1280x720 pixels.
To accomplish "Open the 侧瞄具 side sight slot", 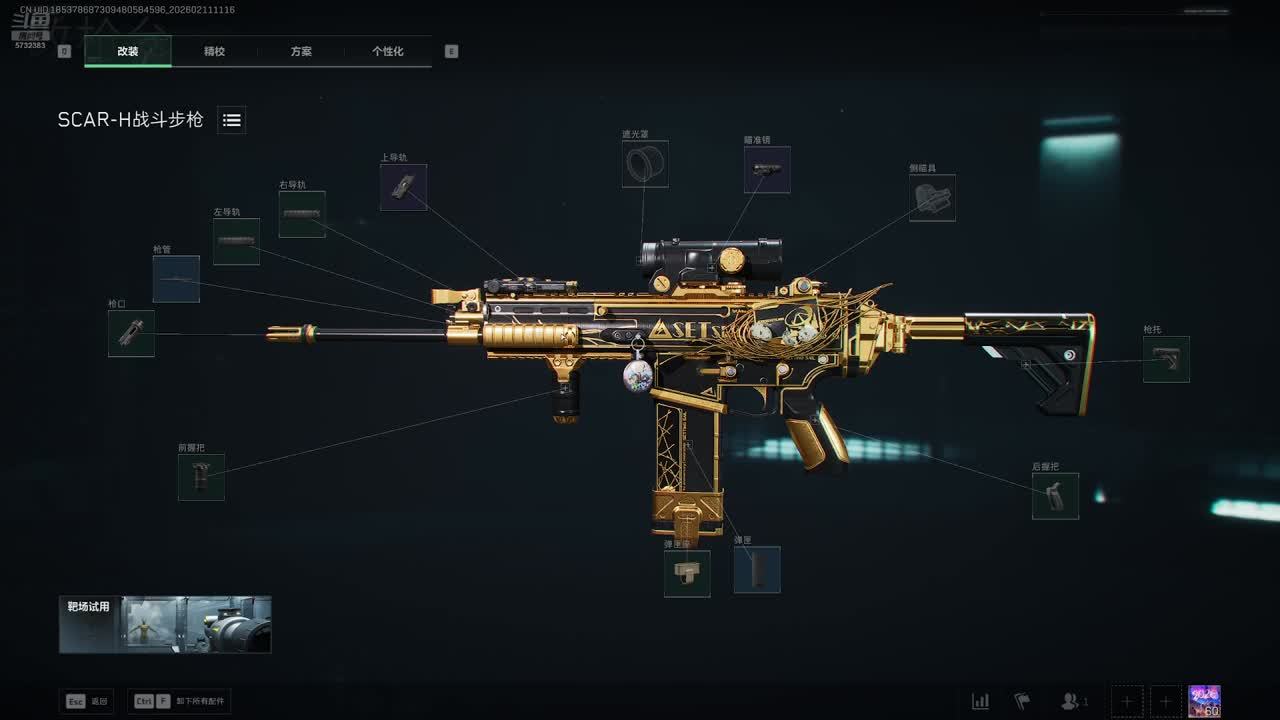I will tap(932, 198).
